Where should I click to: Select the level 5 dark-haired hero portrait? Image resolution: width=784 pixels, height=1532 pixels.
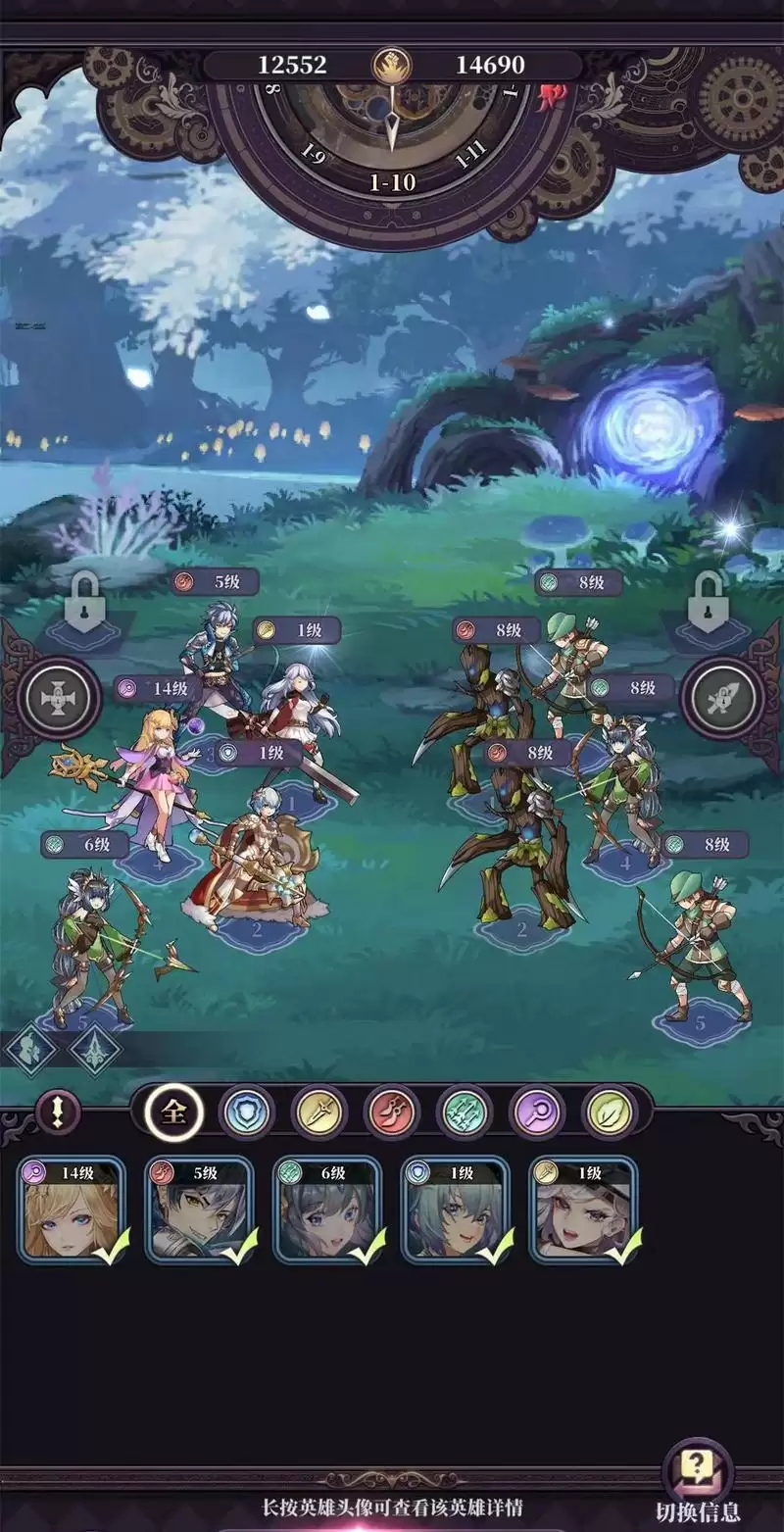click(199, 1210)
